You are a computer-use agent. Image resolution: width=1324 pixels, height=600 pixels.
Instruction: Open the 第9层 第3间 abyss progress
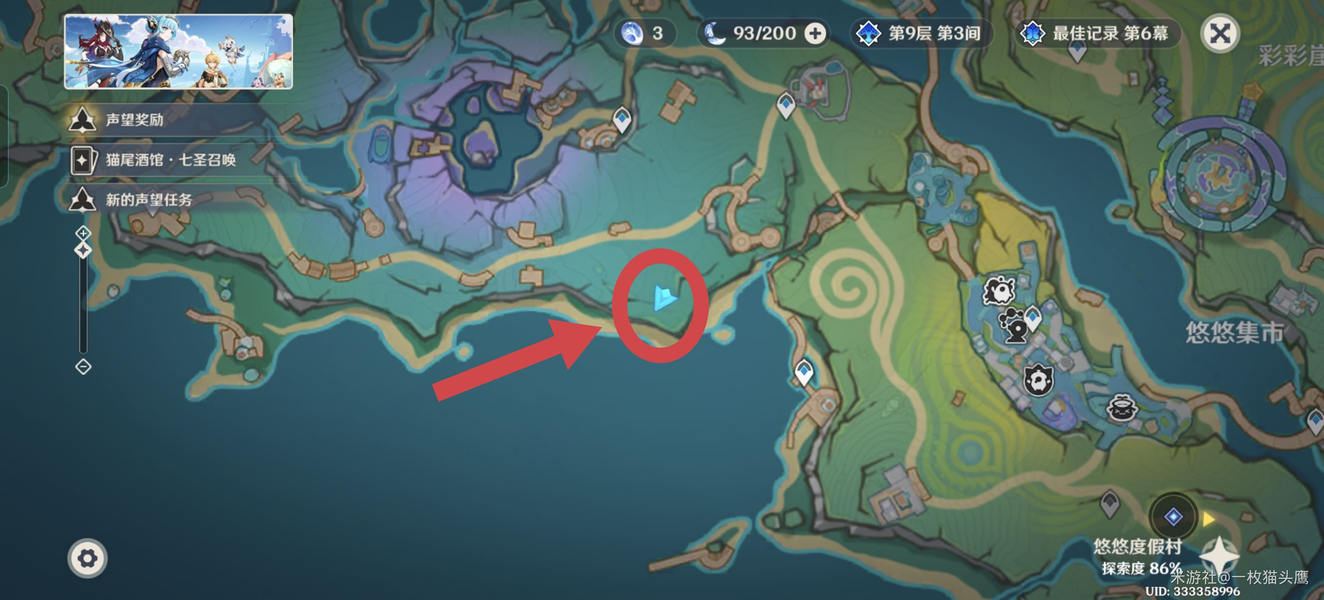point(920,33)
